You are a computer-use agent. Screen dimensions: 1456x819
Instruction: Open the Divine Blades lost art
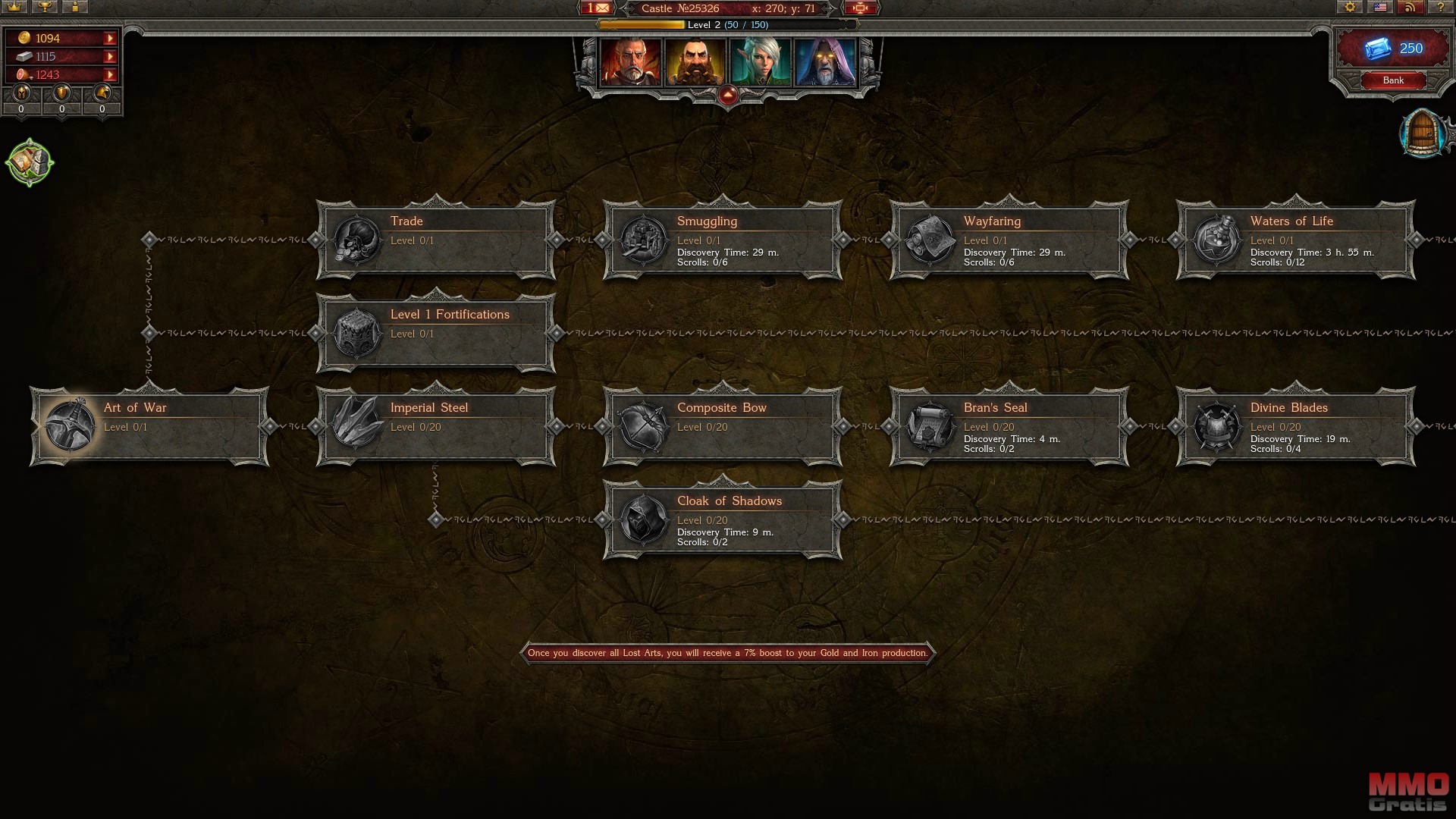pos(1295,425)
